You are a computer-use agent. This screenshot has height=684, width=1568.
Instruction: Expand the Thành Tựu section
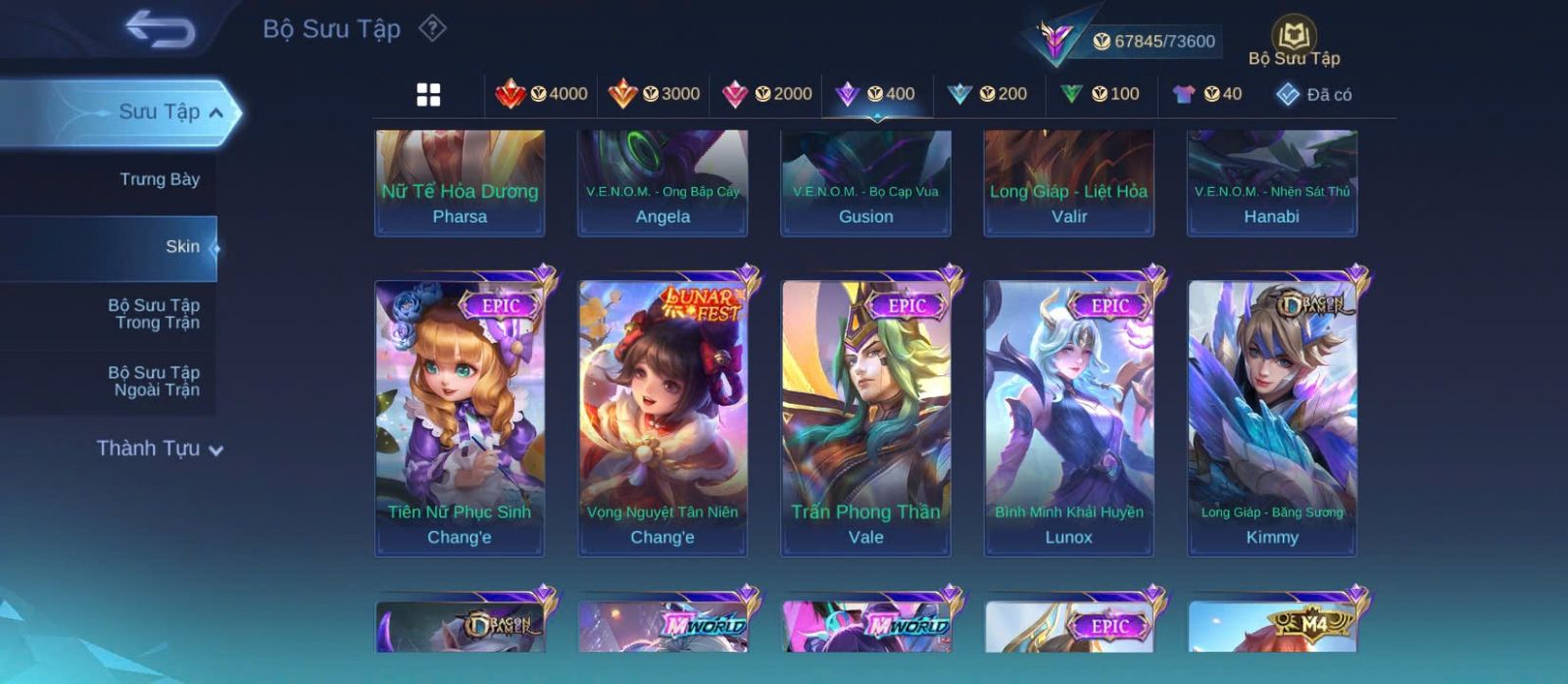pos(159,449)
